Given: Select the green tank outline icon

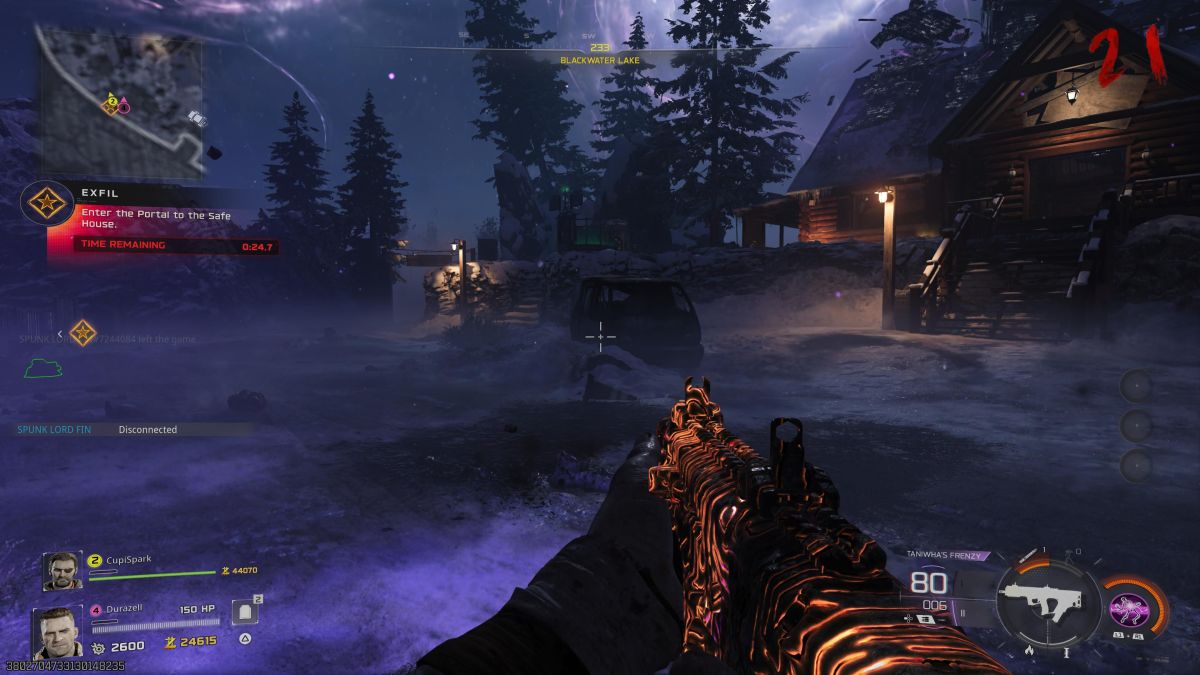Looking at the screenshot, I should (44, 368).
